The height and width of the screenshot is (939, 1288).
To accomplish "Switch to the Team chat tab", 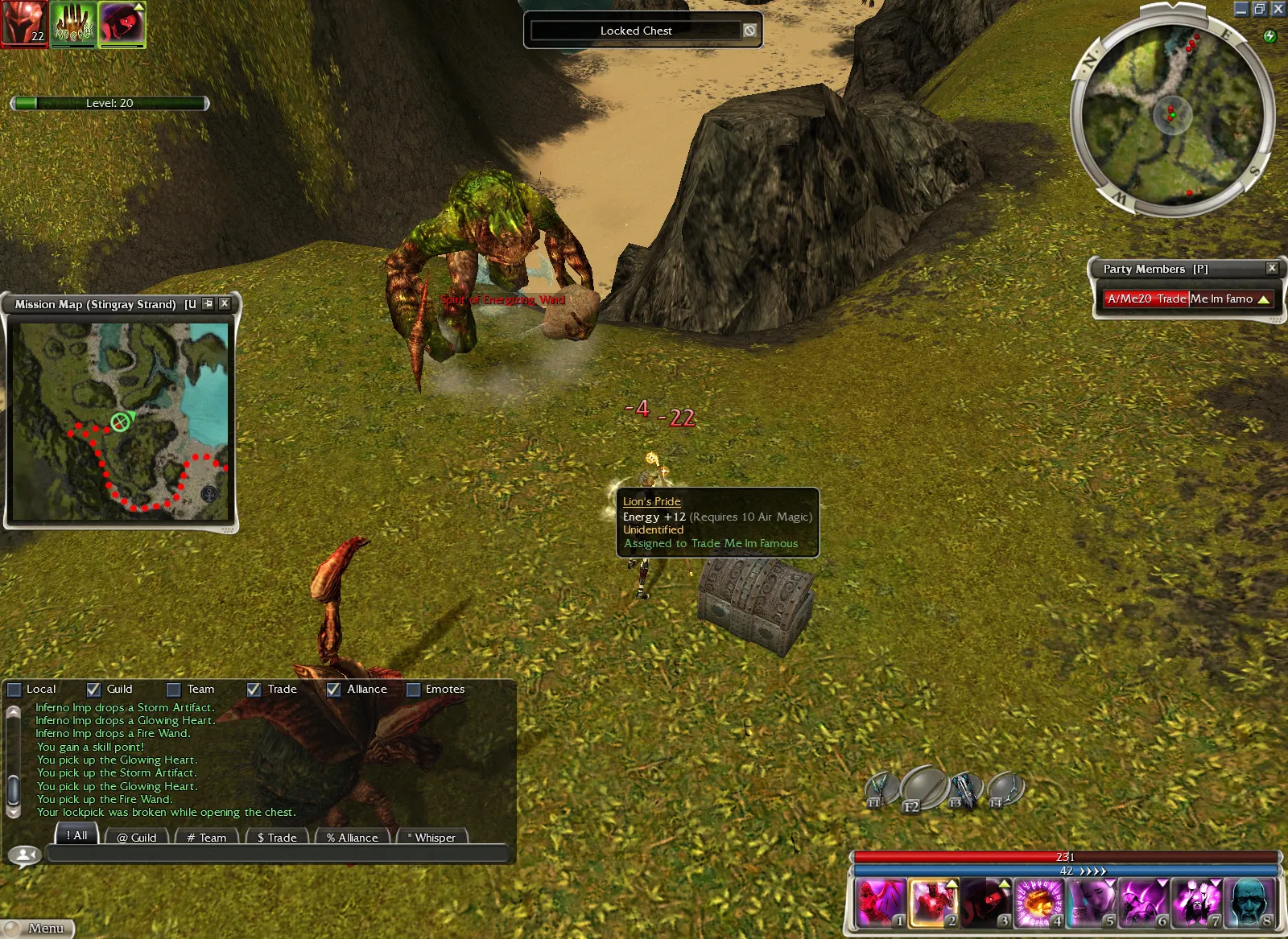I will [x=206, y=837].
